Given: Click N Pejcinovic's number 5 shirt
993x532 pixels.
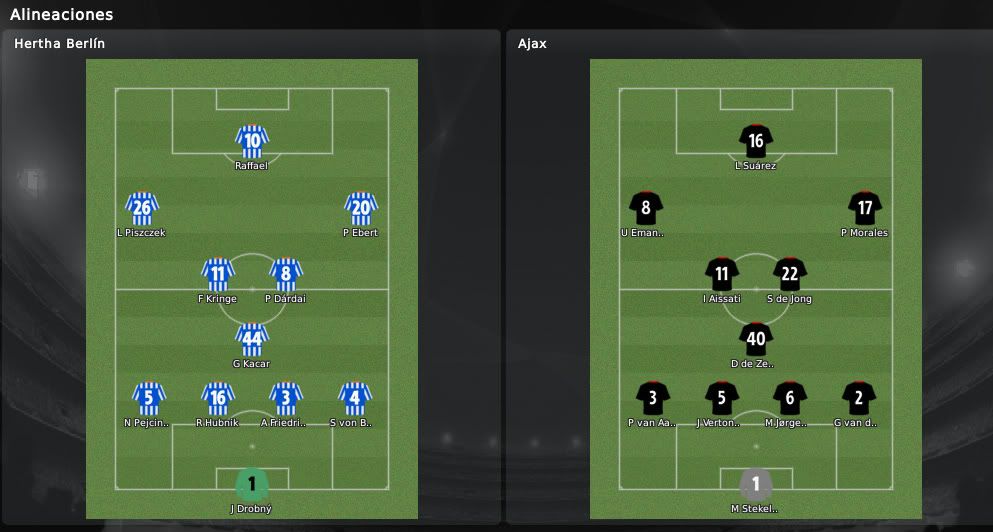Looking at the screenshot, I should 148,397.
